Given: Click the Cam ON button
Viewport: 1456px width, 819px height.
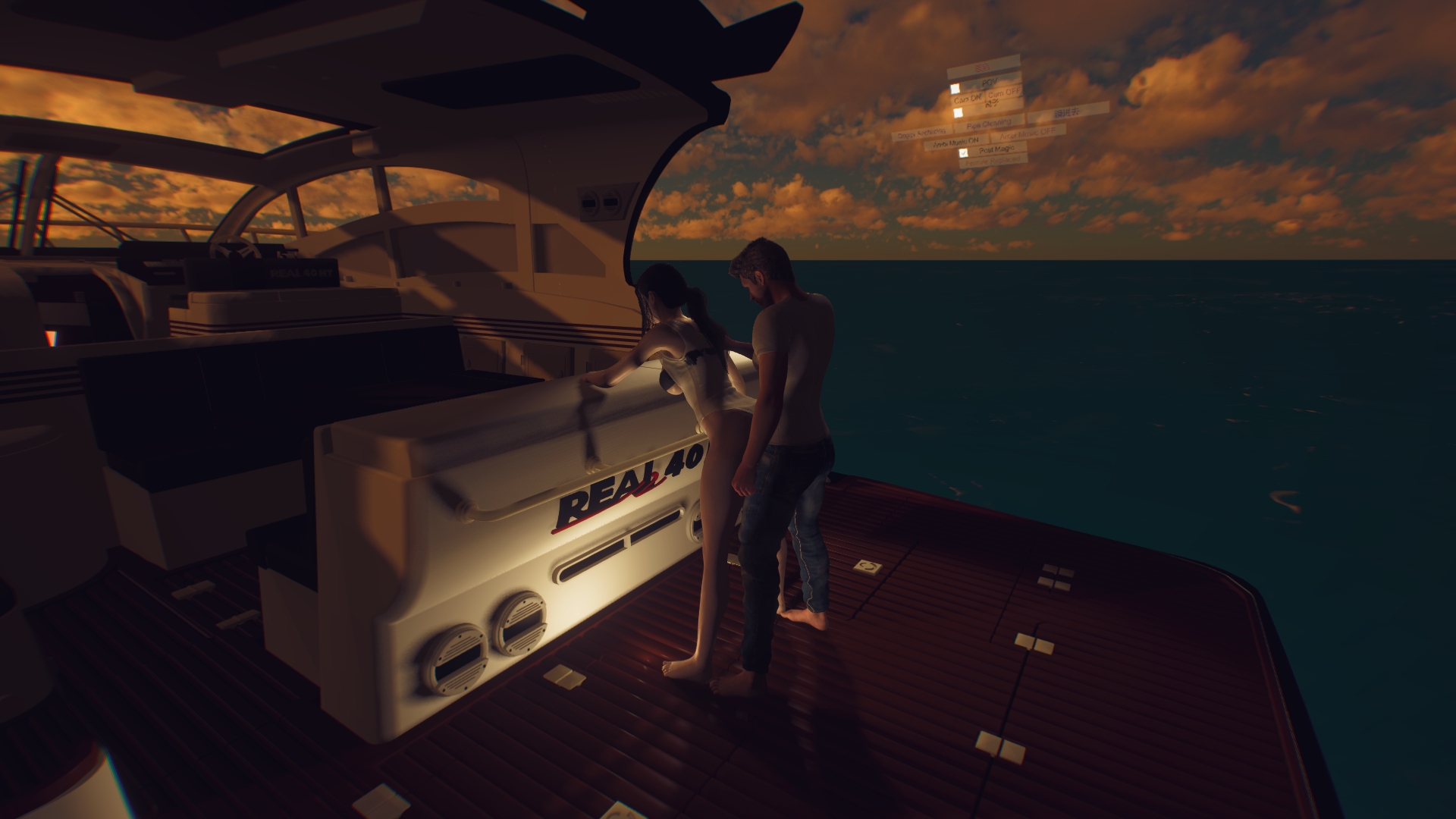Looking at the screenshot, I should pos(968,99).
